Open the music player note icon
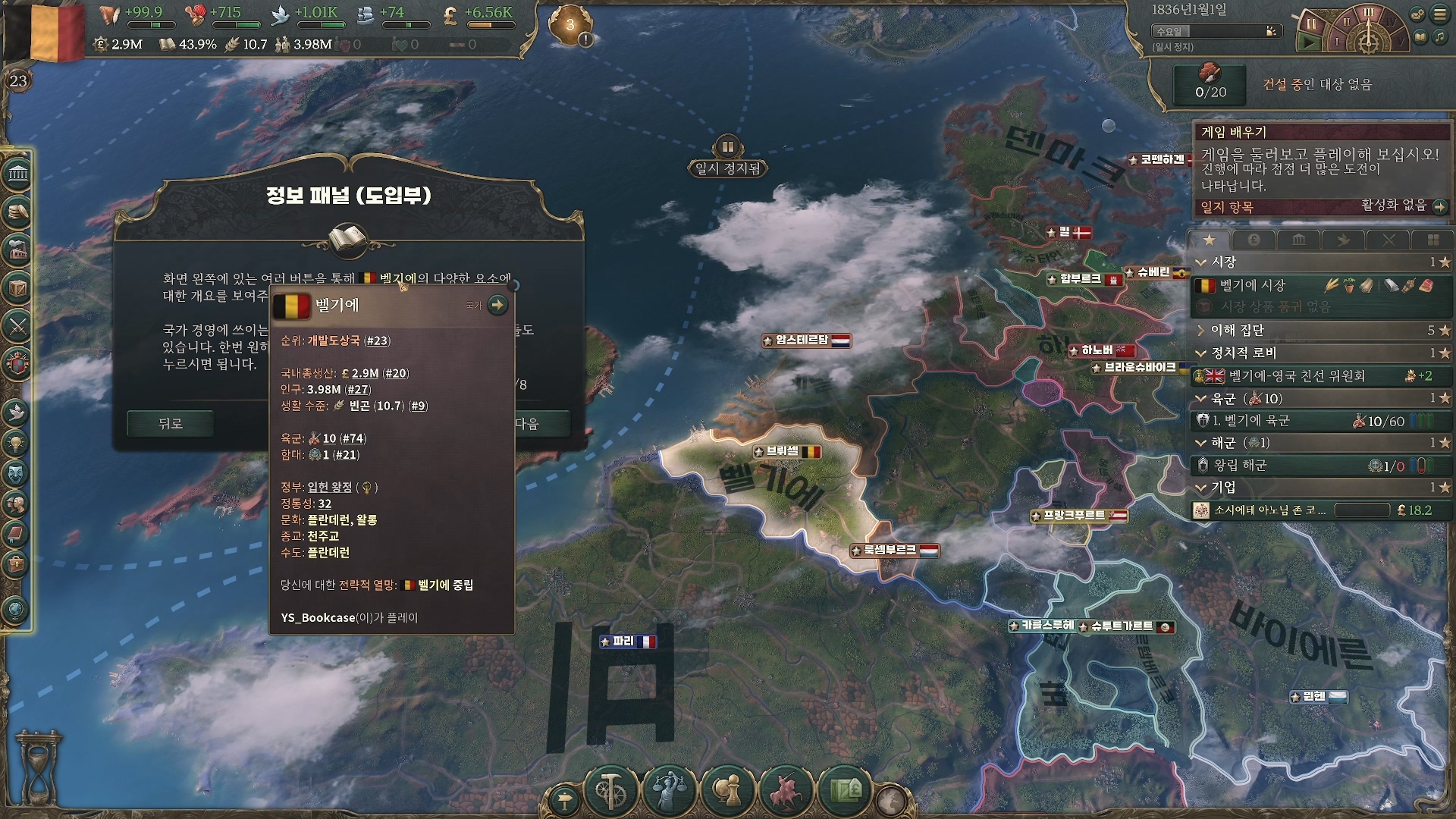 pos(1439,37)
